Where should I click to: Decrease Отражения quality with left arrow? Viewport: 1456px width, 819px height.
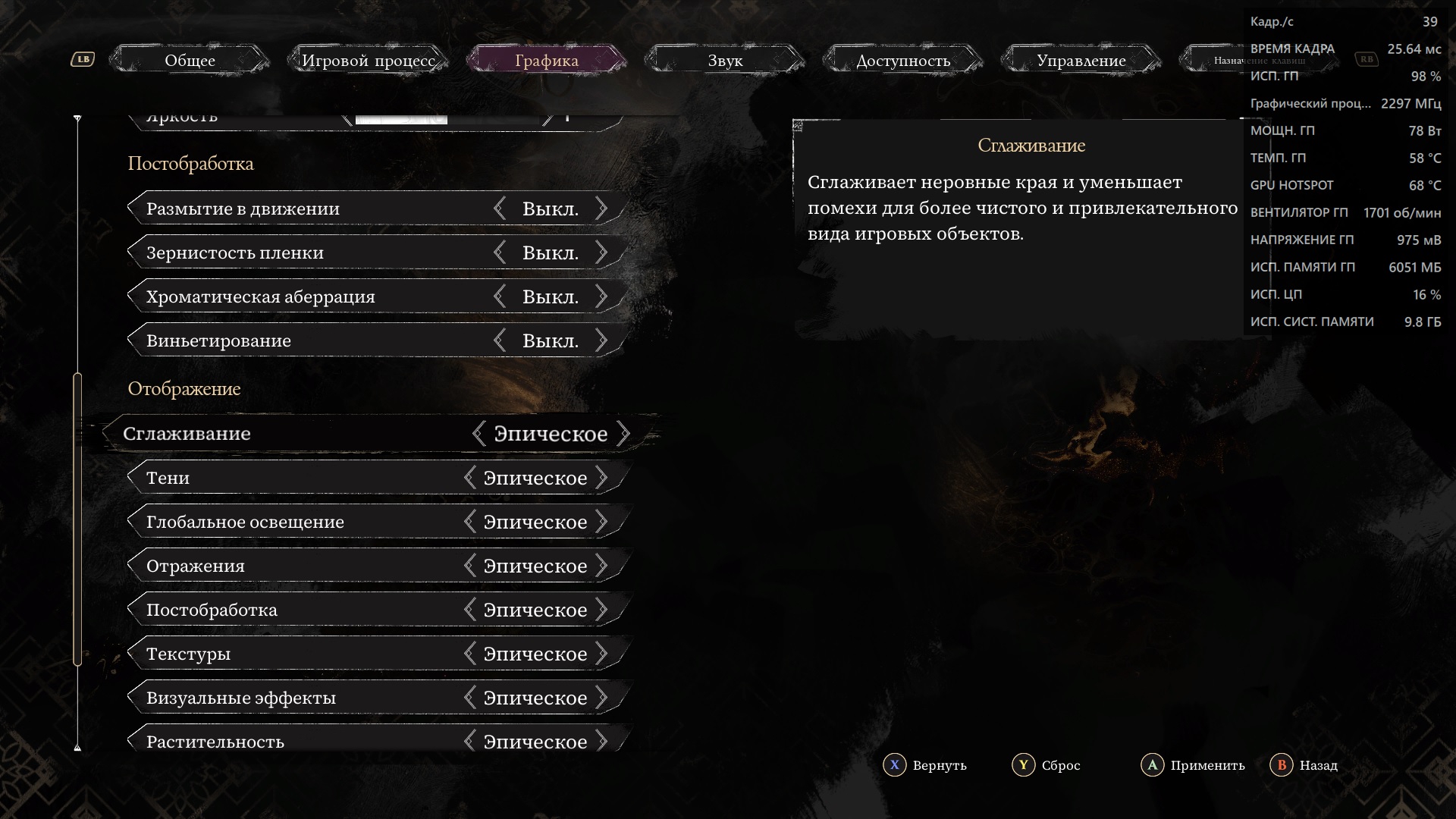pyautogui.click(x=470, y=566)
